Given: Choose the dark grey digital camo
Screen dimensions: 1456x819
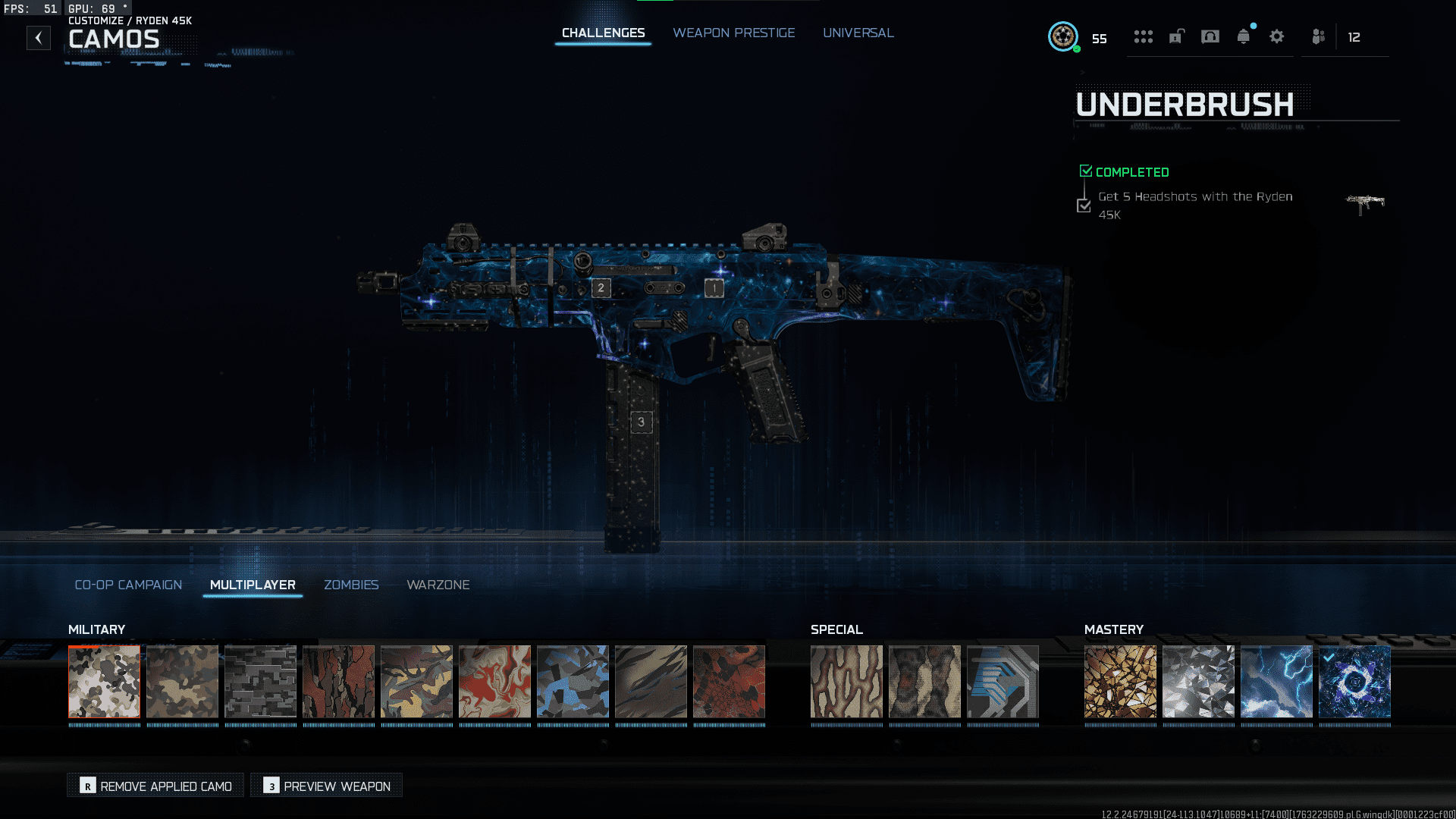Looking at the screenshot, I should pyautogui.click(x=261, y=681).
